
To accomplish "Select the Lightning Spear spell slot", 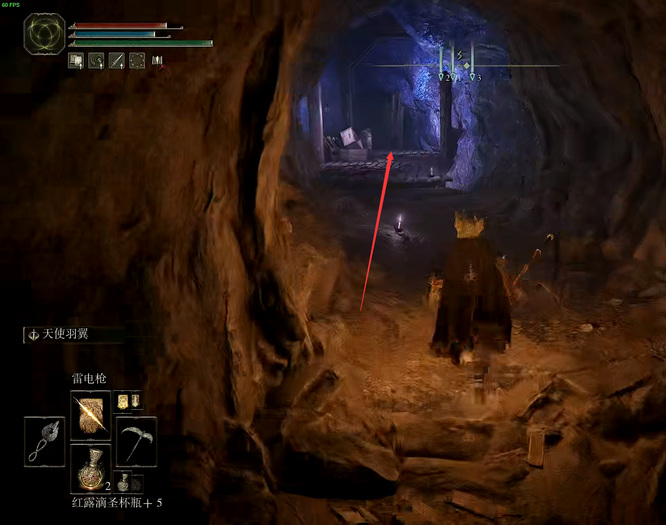I will (90, 413).
